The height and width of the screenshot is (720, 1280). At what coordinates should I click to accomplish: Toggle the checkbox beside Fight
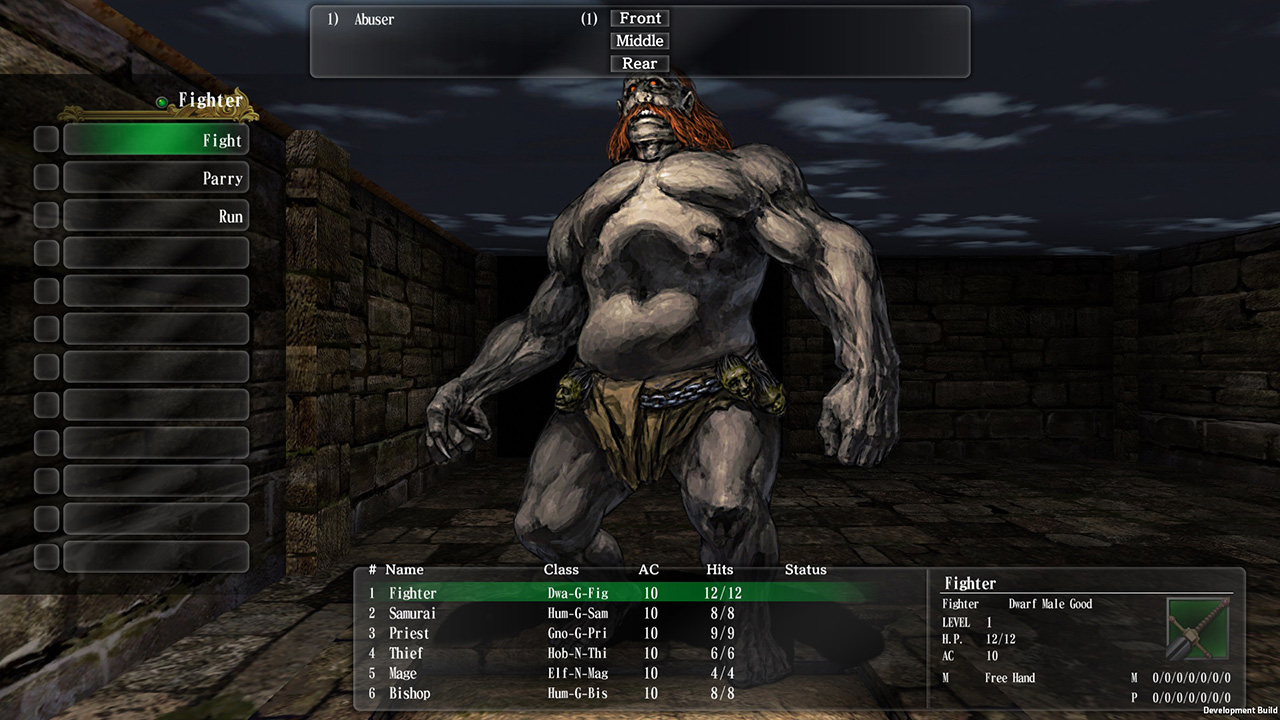[x=45, y=139]
